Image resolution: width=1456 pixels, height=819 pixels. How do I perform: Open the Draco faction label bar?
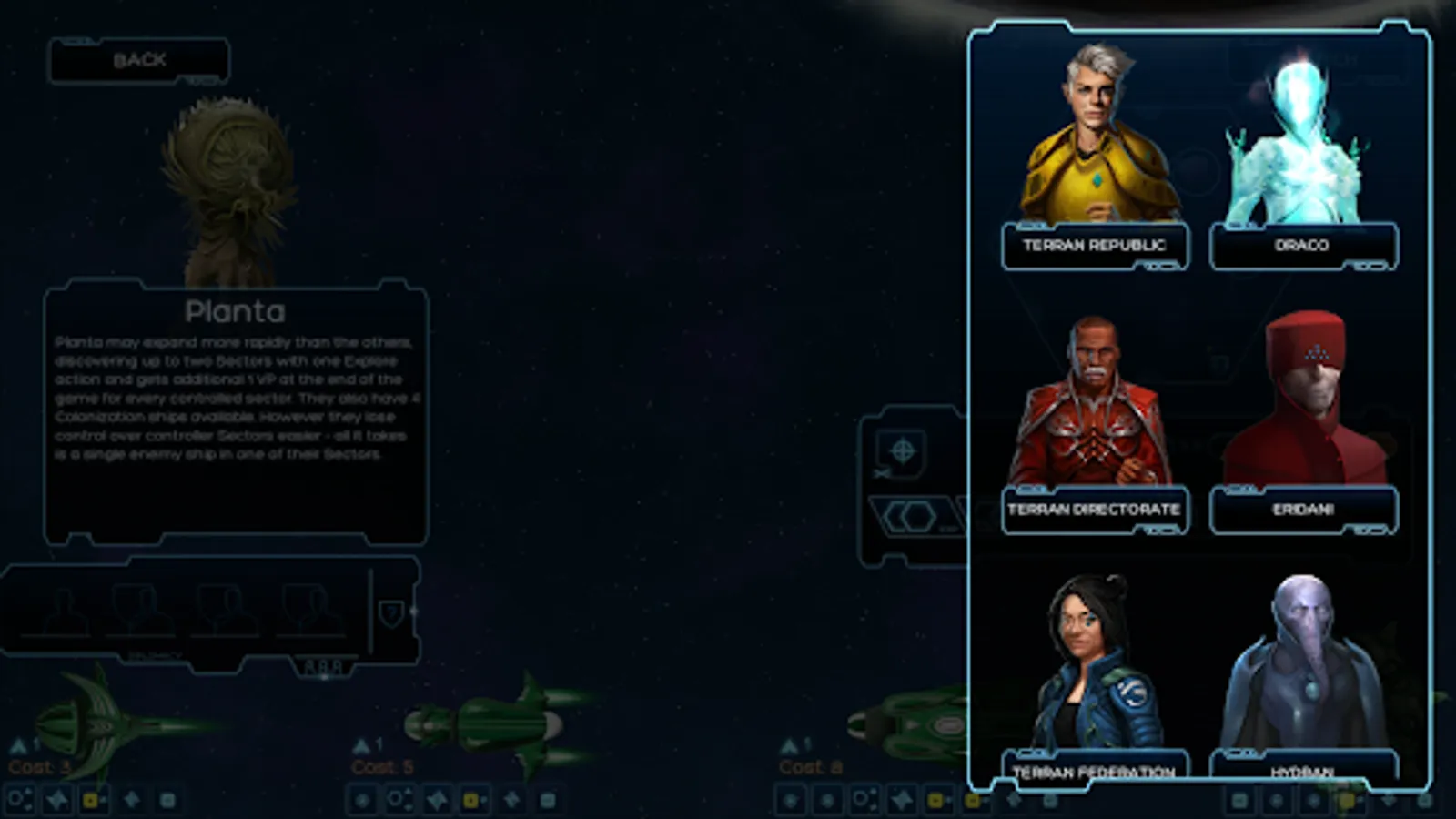[x=1303, y=246]
